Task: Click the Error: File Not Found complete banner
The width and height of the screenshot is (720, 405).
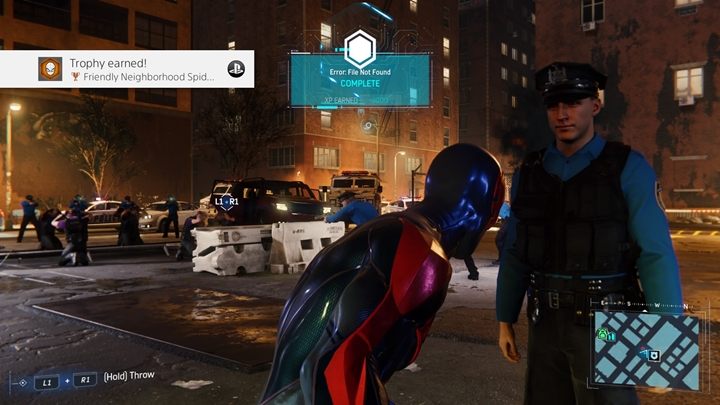Action: [x=359, y=79]
